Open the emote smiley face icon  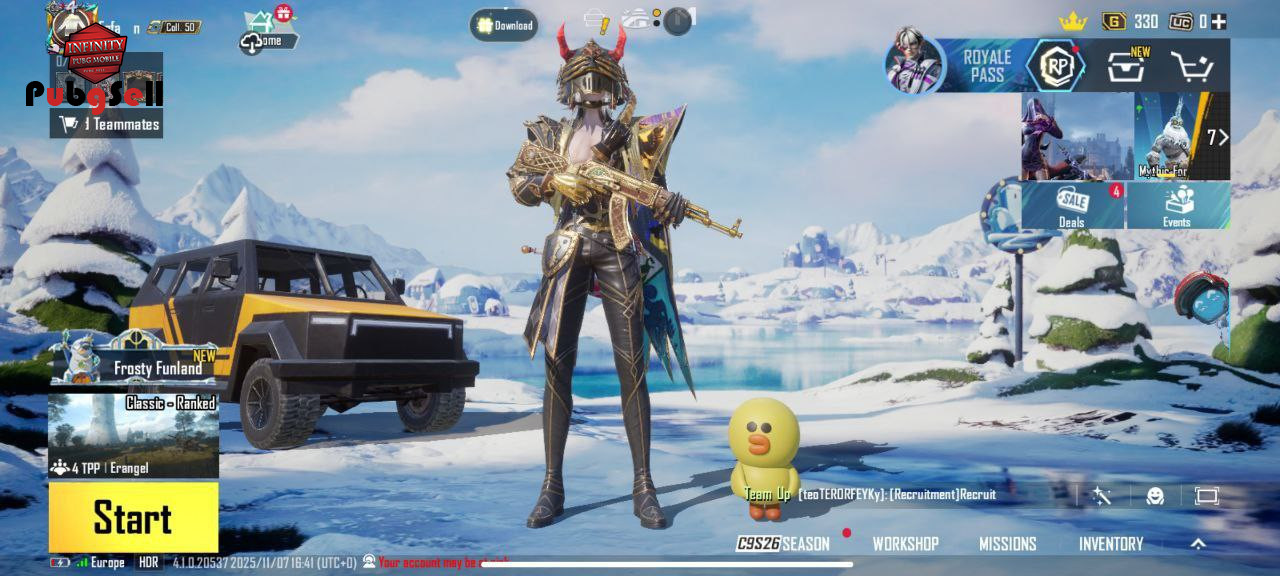pyautogui.click(x=1155, y=496)
